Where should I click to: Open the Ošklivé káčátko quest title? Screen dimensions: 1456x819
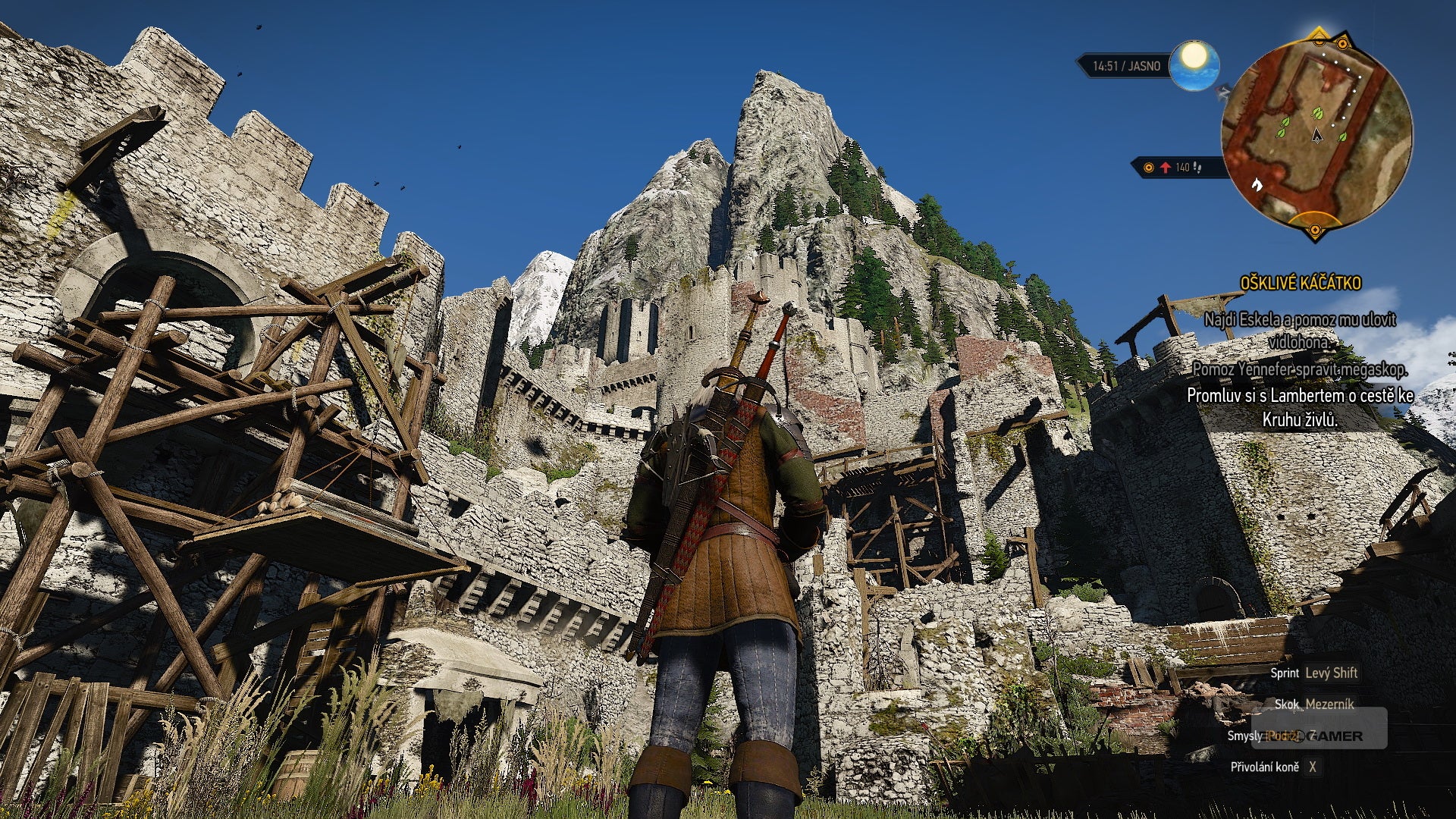point(1301,284)
